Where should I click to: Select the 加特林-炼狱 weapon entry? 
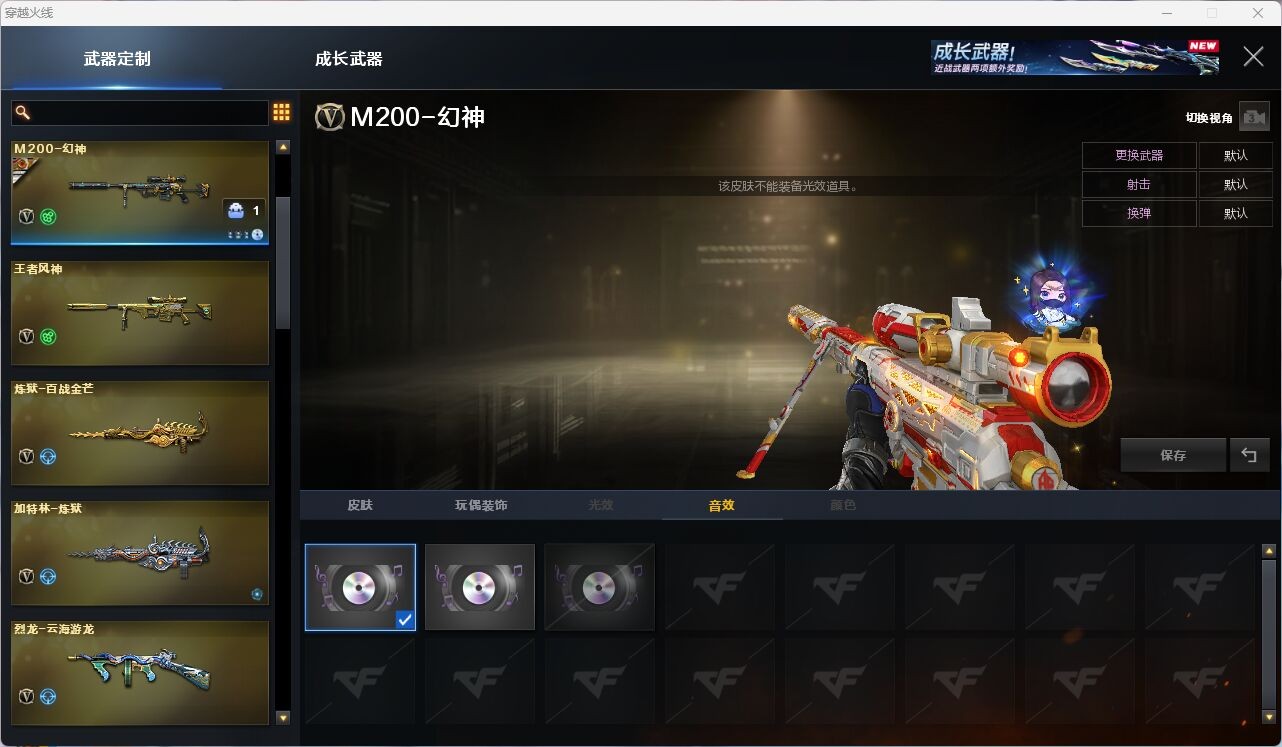click(x=140, y=553)
